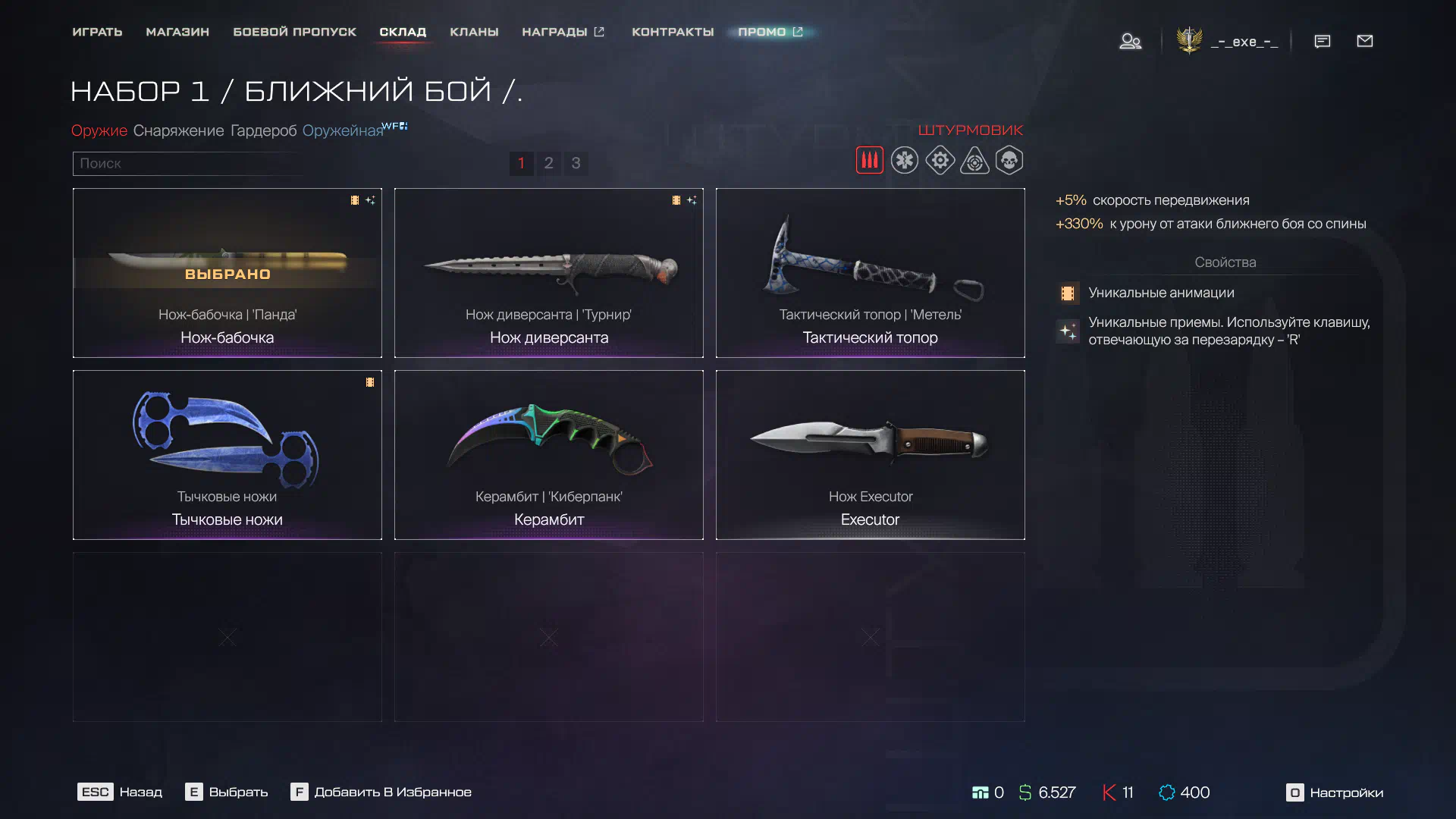Select the Тактический топор 'Метель' axe
This screenshot has height=819, width=1456.
[x=870, y=273]
